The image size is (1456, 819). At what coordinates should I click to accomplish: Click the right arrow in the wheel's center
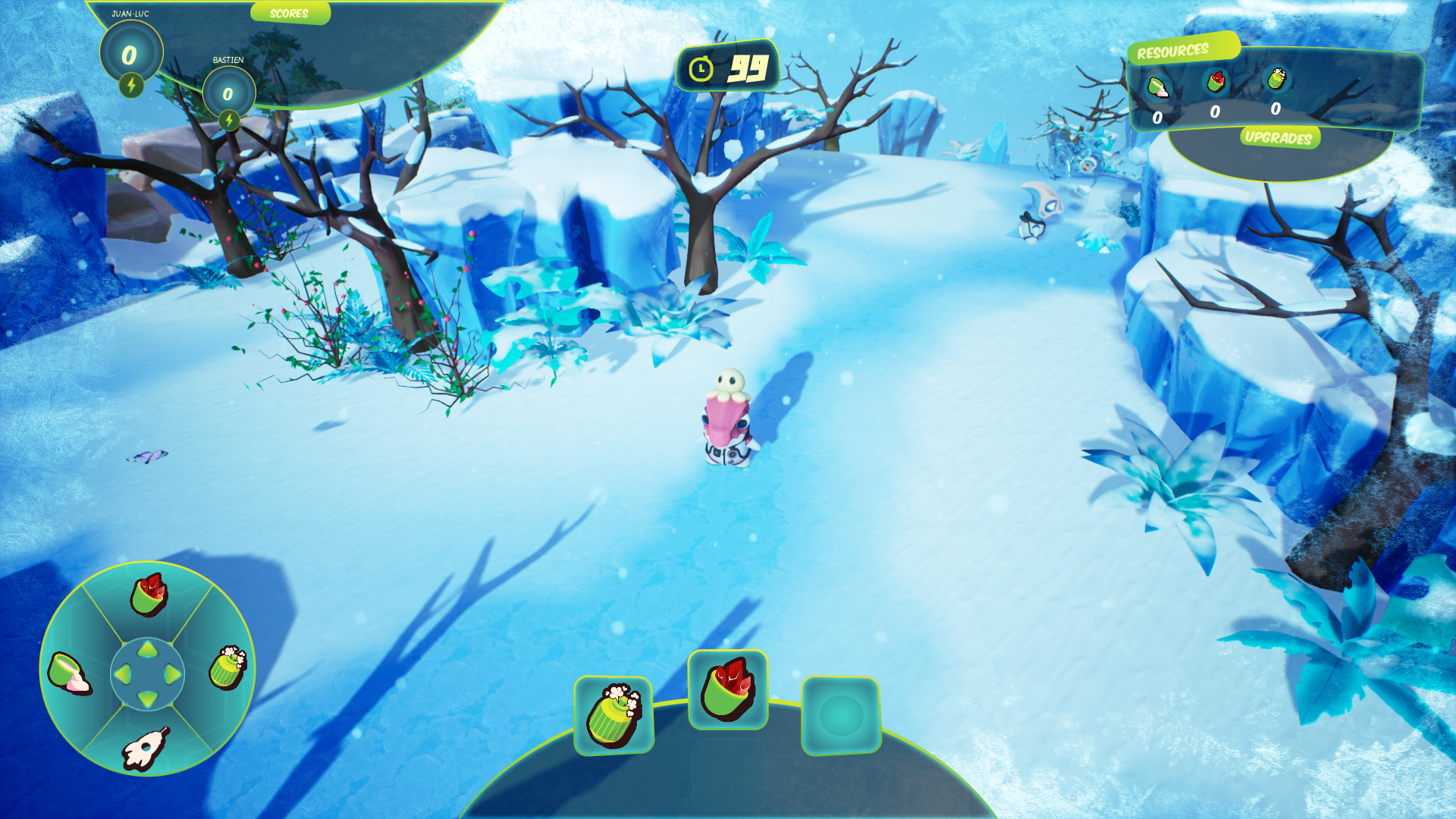(x=172, y=673)
